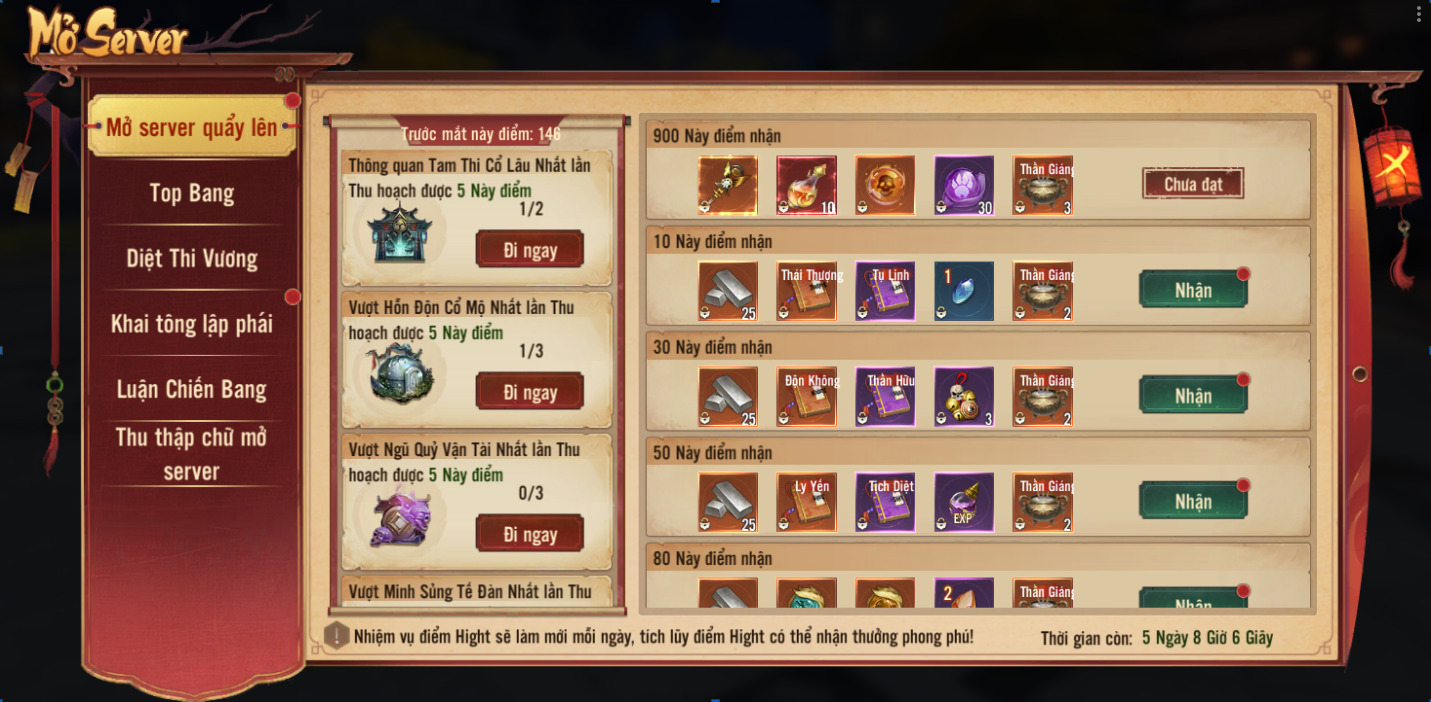
Task: Start the Ngũ Quỷ Vận Tài quest
Action: (x=530, y=534)
